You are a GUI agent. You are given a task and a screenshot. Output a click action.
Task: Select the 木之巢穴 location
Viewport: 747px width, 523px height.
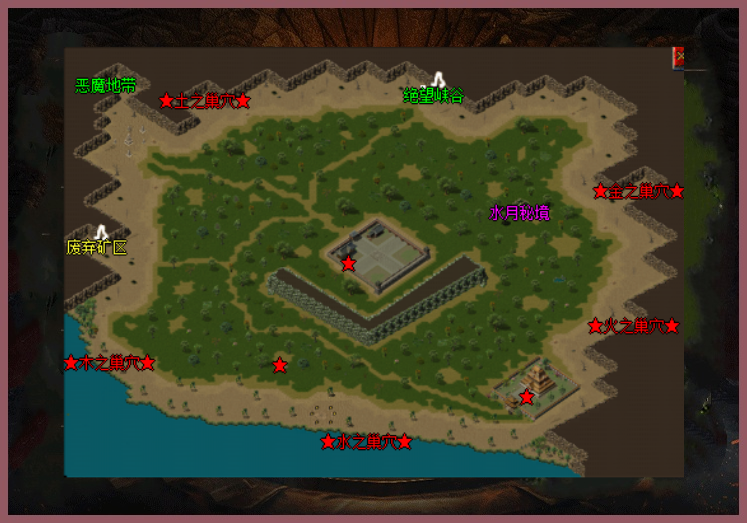tap(109, 363)
